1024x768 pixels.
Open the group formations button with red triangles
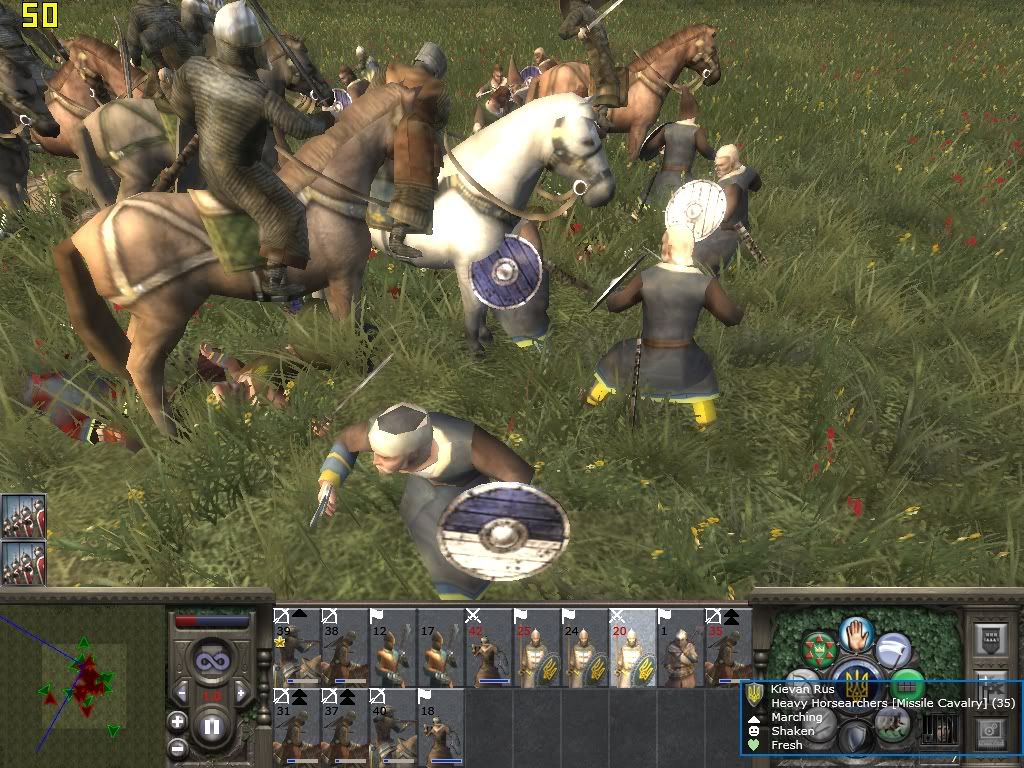coord(819,649)
